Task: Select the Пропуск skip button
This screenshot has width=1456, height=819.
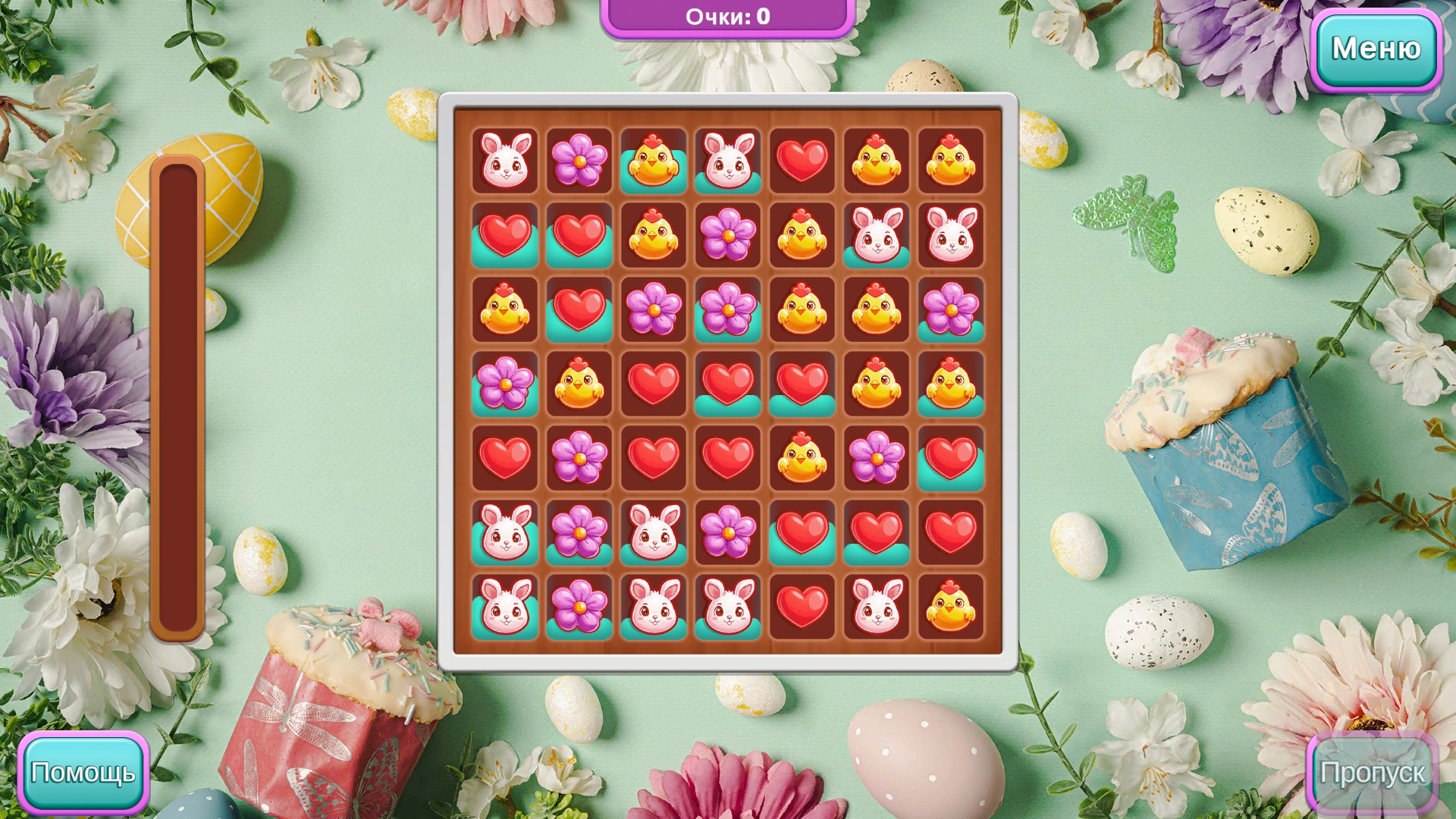Action: tap(1372, 773)
